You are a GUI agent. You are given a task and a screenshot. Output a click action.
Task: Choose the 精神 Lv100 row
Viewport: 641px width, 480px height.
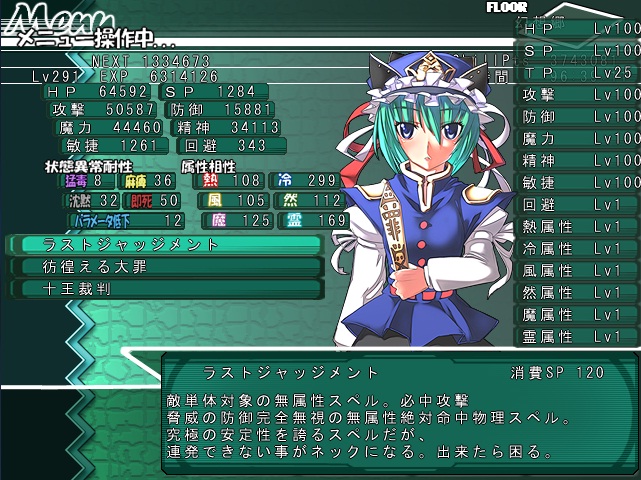(578, 160)
